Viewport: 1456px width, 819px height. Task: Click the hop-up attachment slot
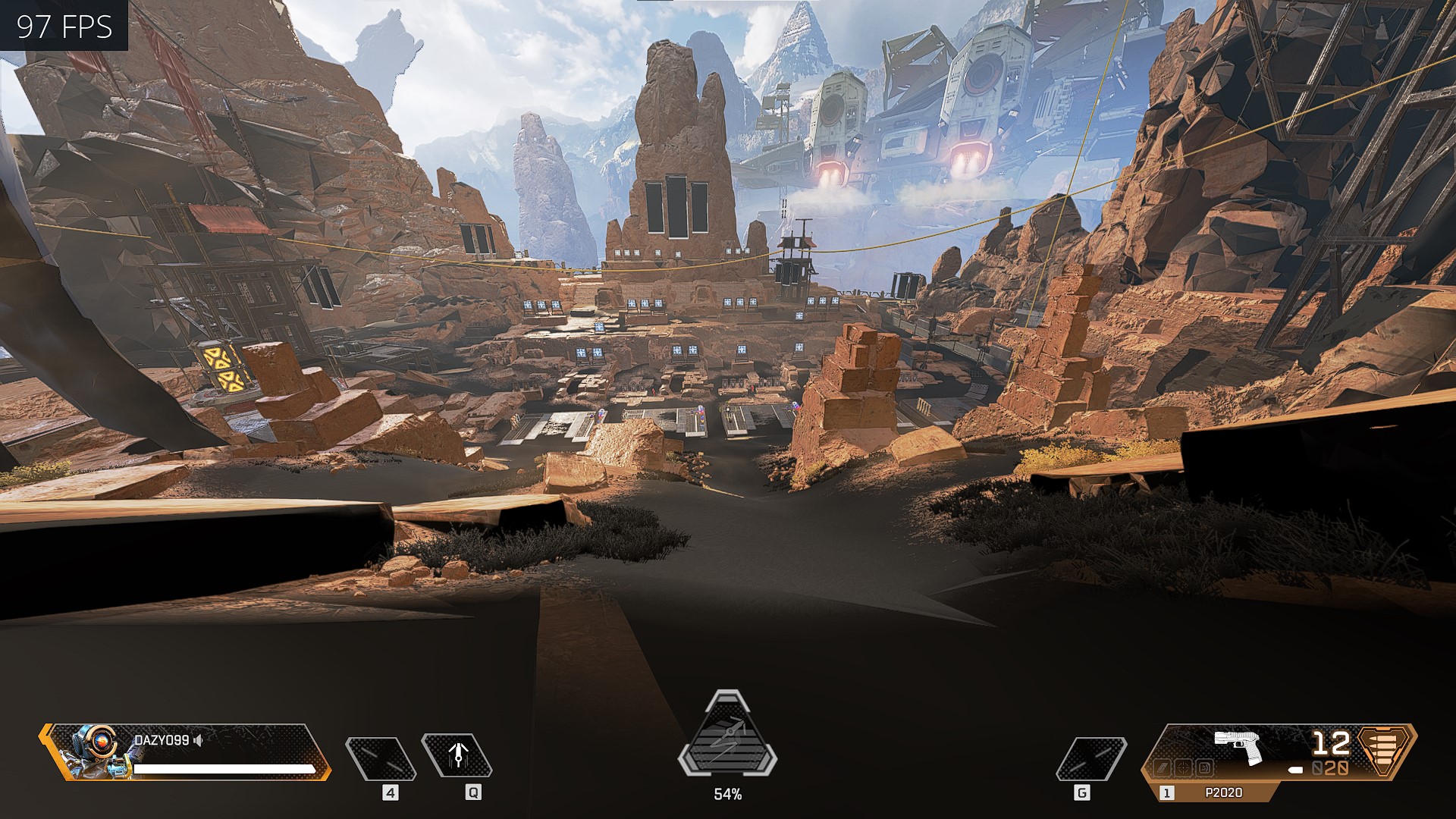click(x=1203, y=768)
